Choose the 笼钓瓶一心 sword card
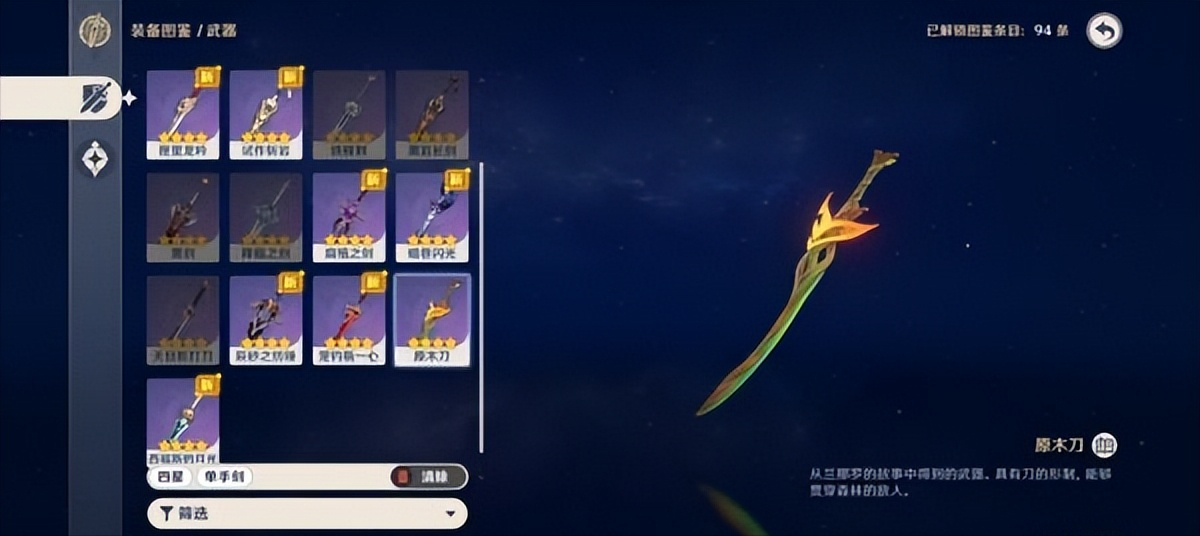 (349, 320)
